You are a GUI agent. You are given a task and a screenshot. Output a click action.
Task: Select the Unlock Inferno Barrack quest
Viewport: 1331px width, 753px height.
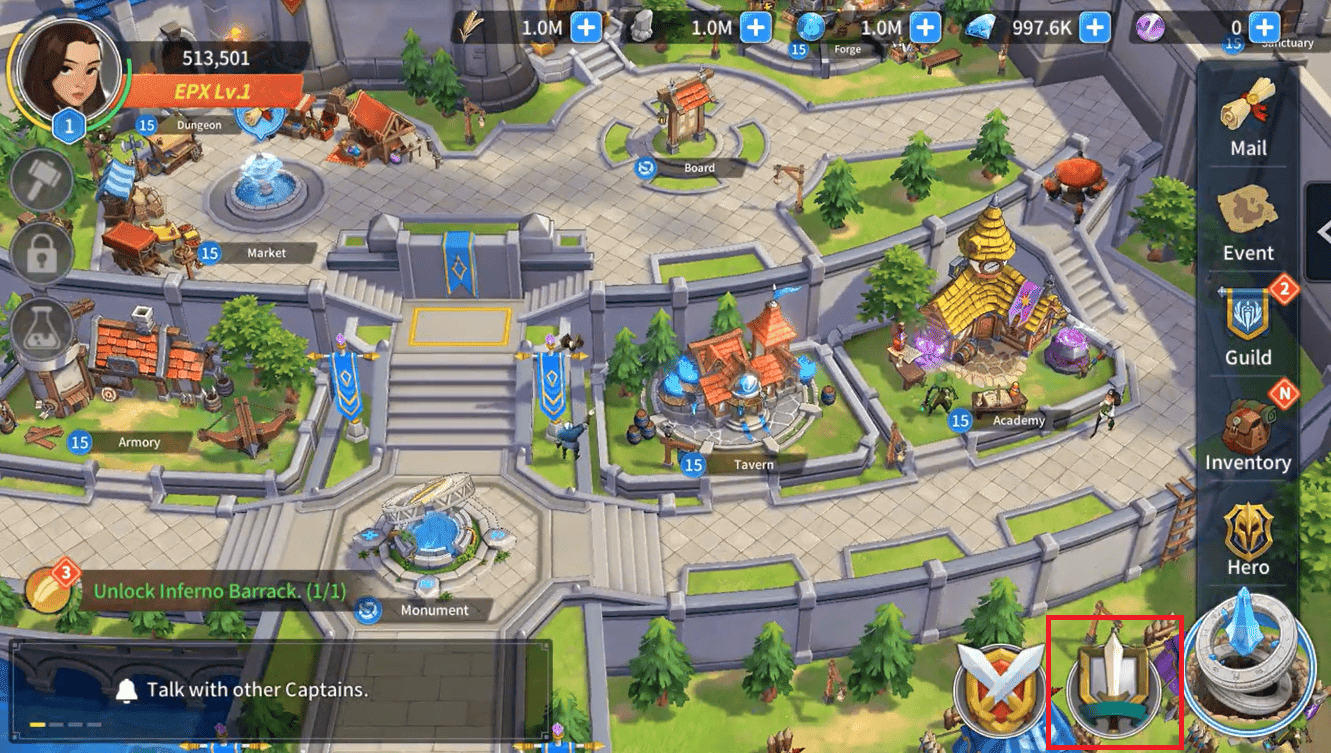tap(218, 591)
